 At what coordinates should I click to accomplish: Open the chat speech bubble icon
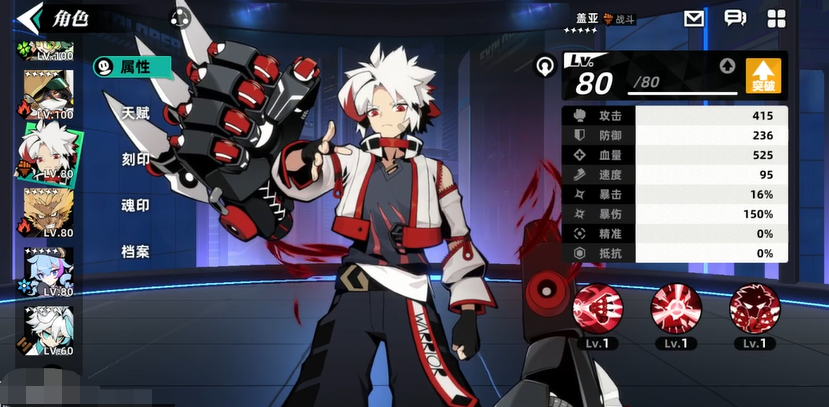735,18
